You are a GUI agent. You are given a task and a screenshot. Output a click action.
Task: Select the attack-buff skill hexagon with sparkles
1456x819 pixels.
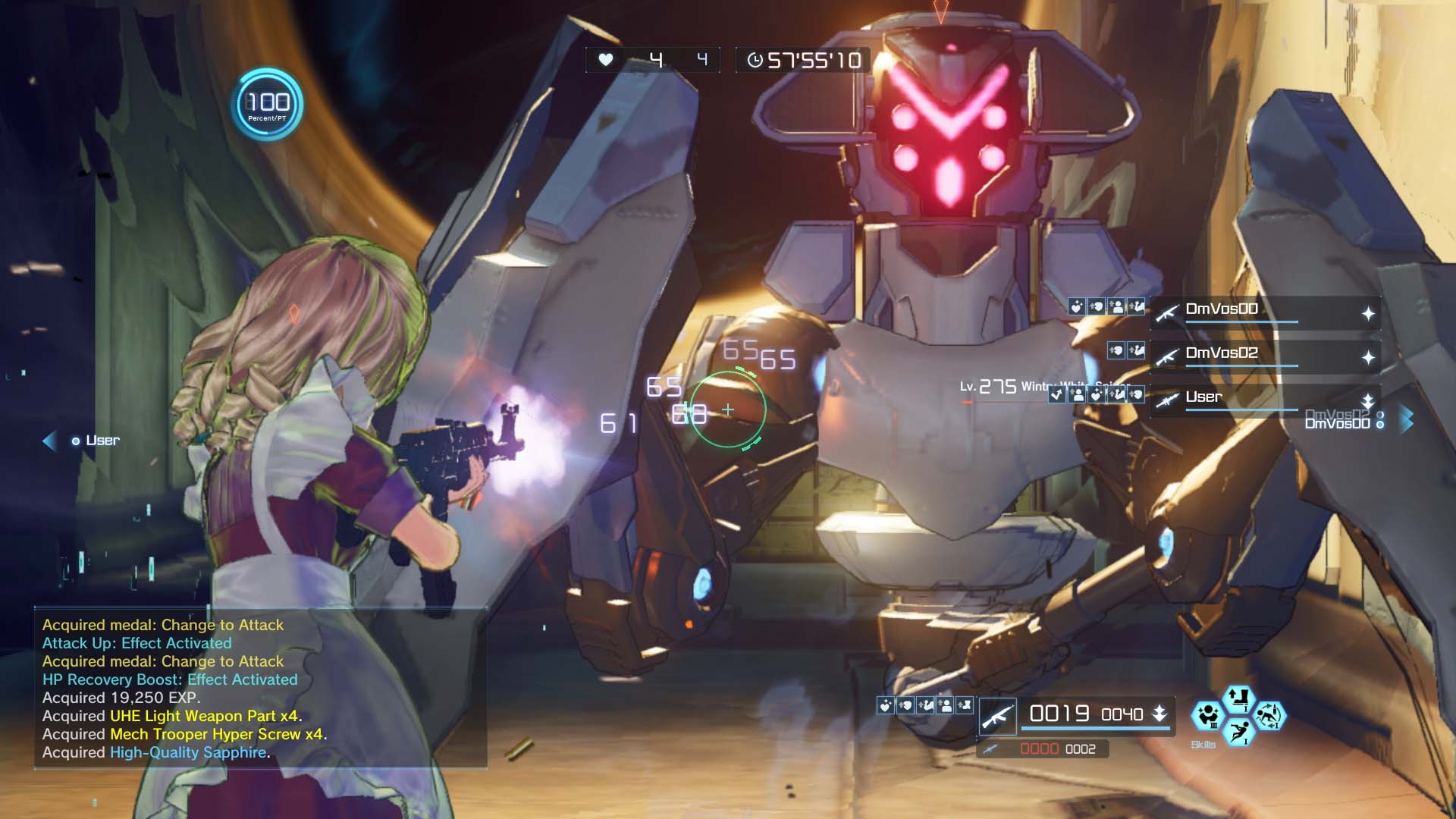1208,716
